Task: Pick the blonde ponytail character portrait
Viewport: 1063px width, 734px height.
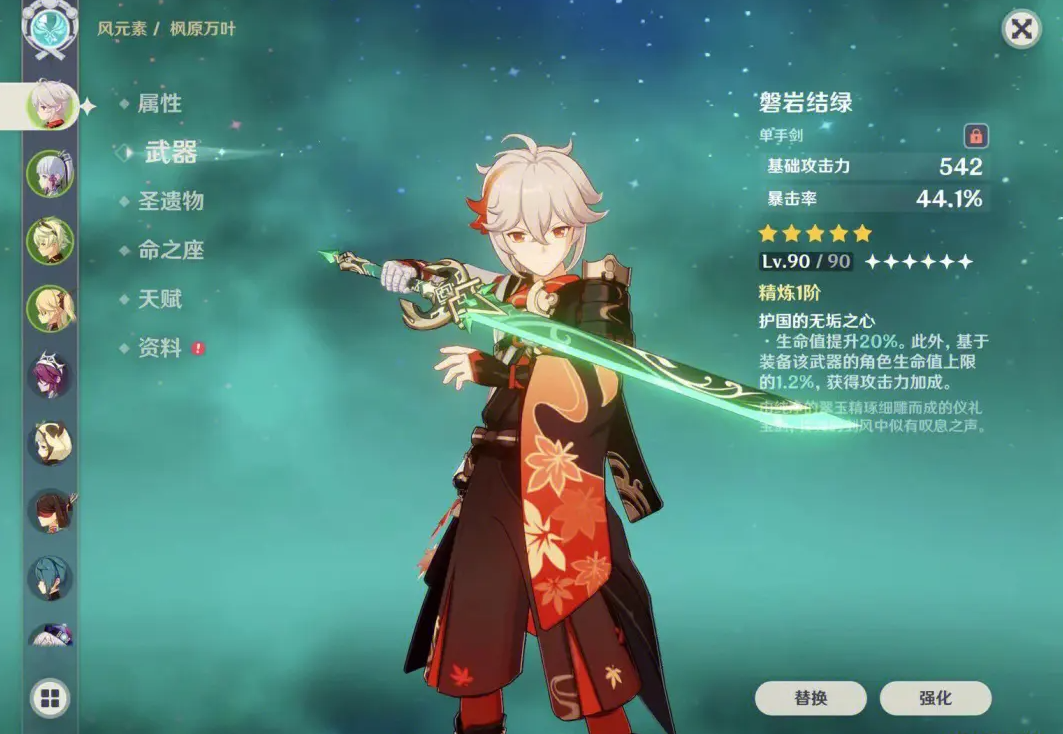Action: click(50, 309)
